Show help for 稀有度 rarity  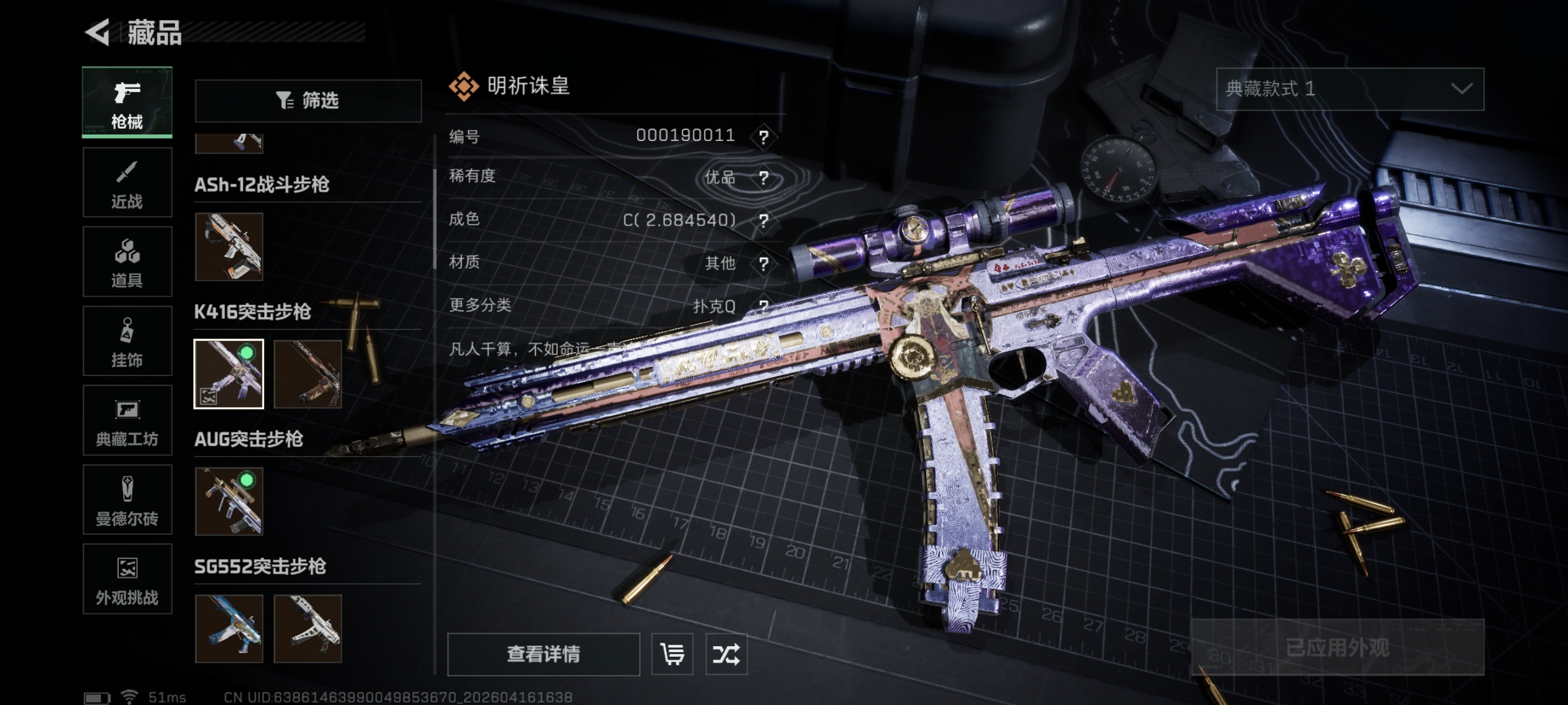[763, 178]
